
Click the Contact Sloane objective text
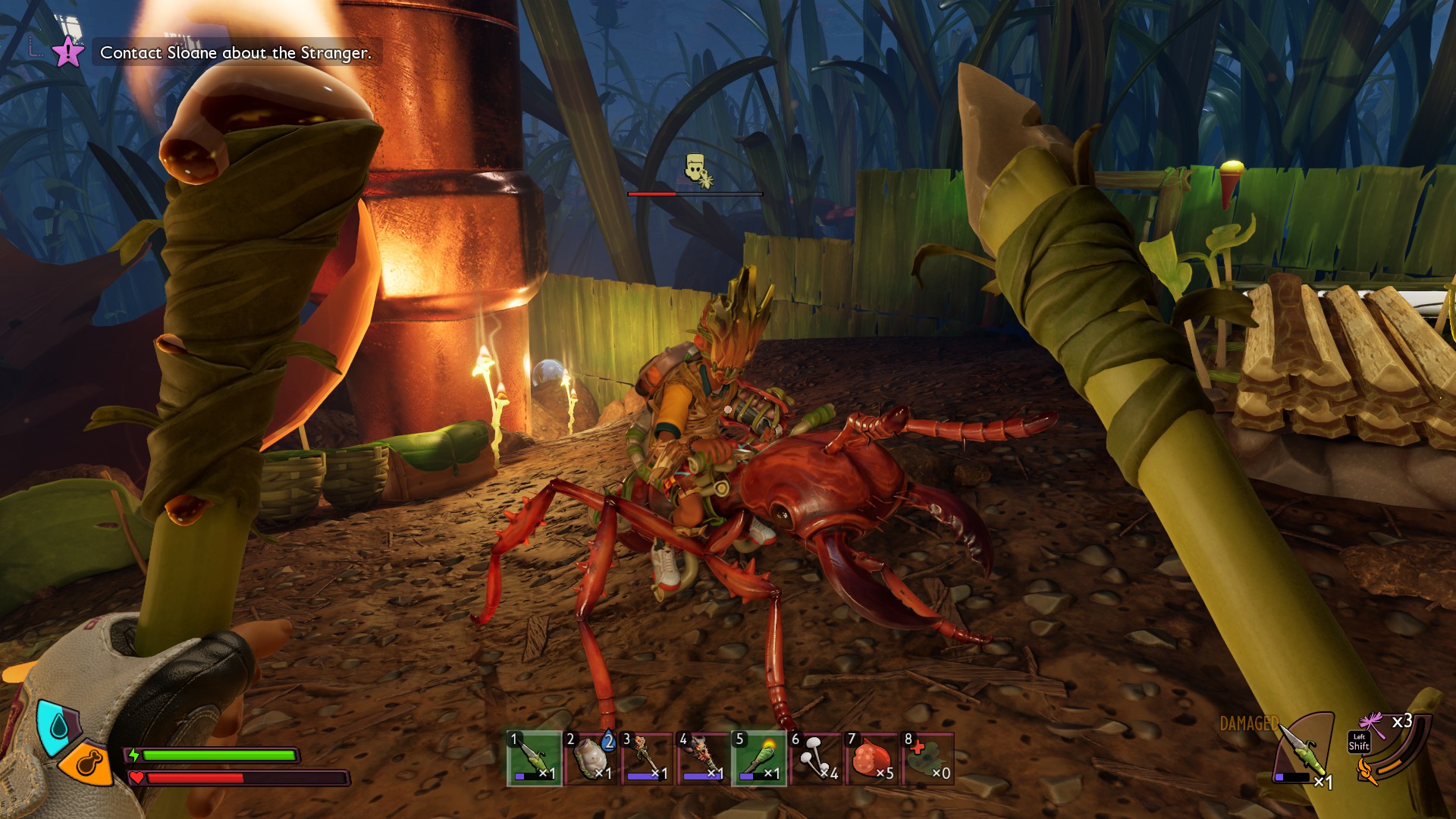click(236, 53)
